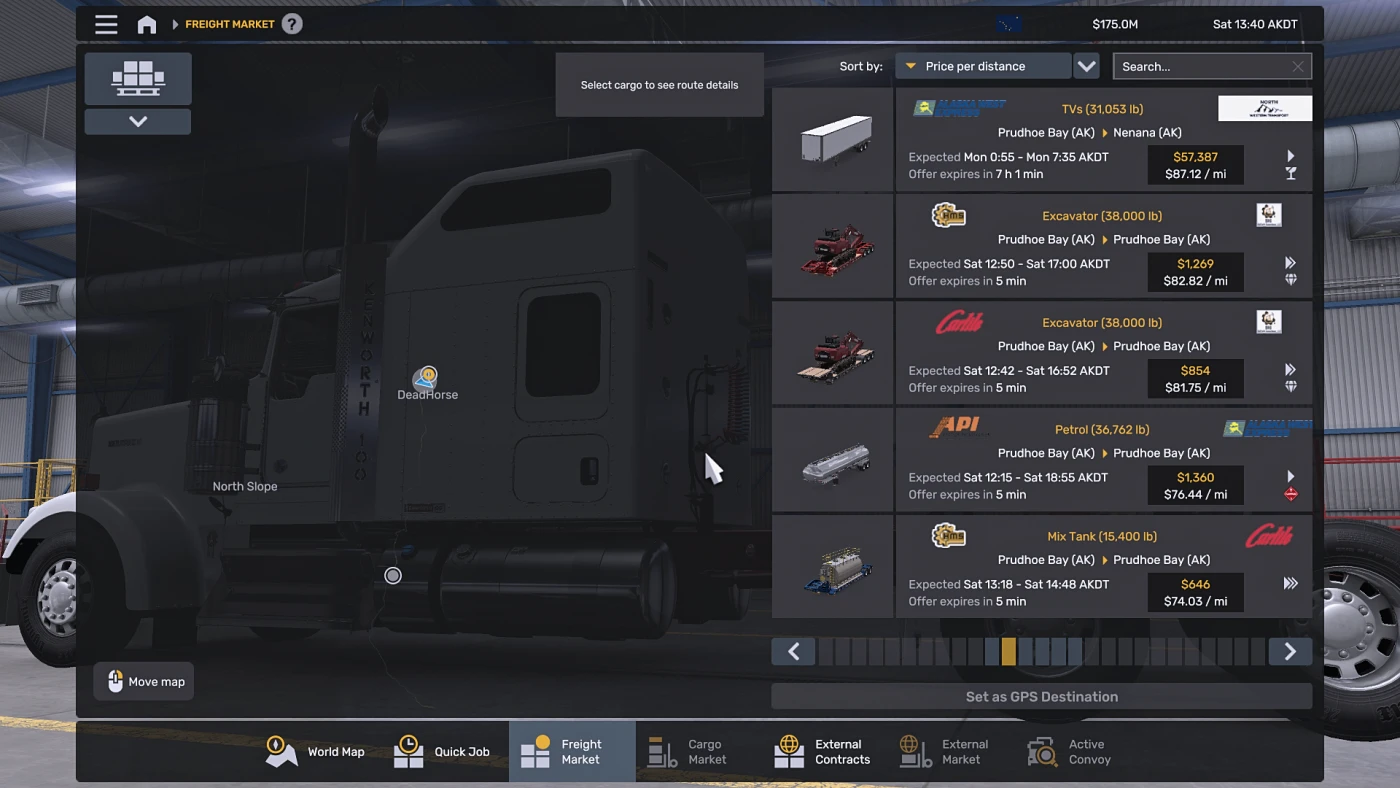Select the trailer overview grid icon
Image resolution: width=1400 pixels, height=788 pixels.
[x=137, y=78]
